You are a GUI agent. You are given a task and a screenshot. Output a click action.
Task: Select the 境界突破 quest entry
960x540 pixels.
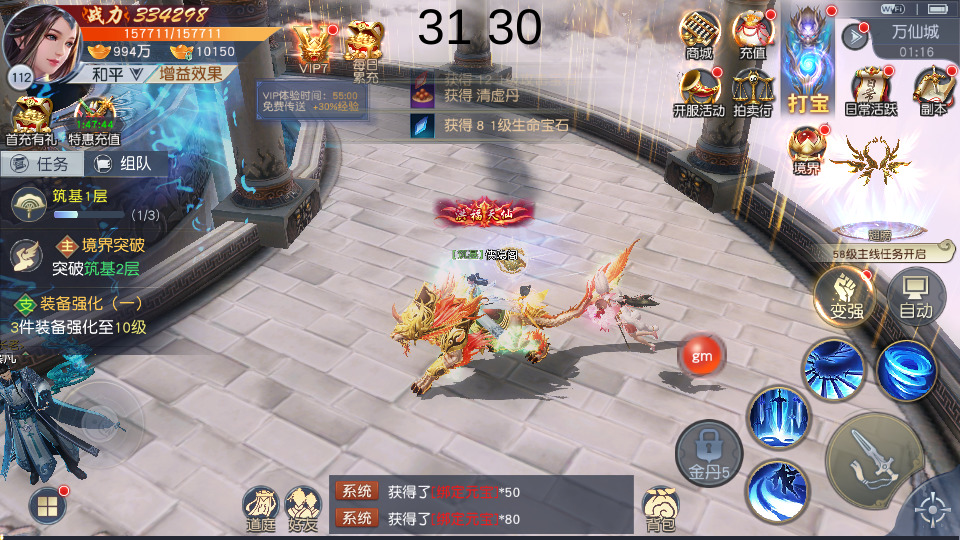coord(98,256)
